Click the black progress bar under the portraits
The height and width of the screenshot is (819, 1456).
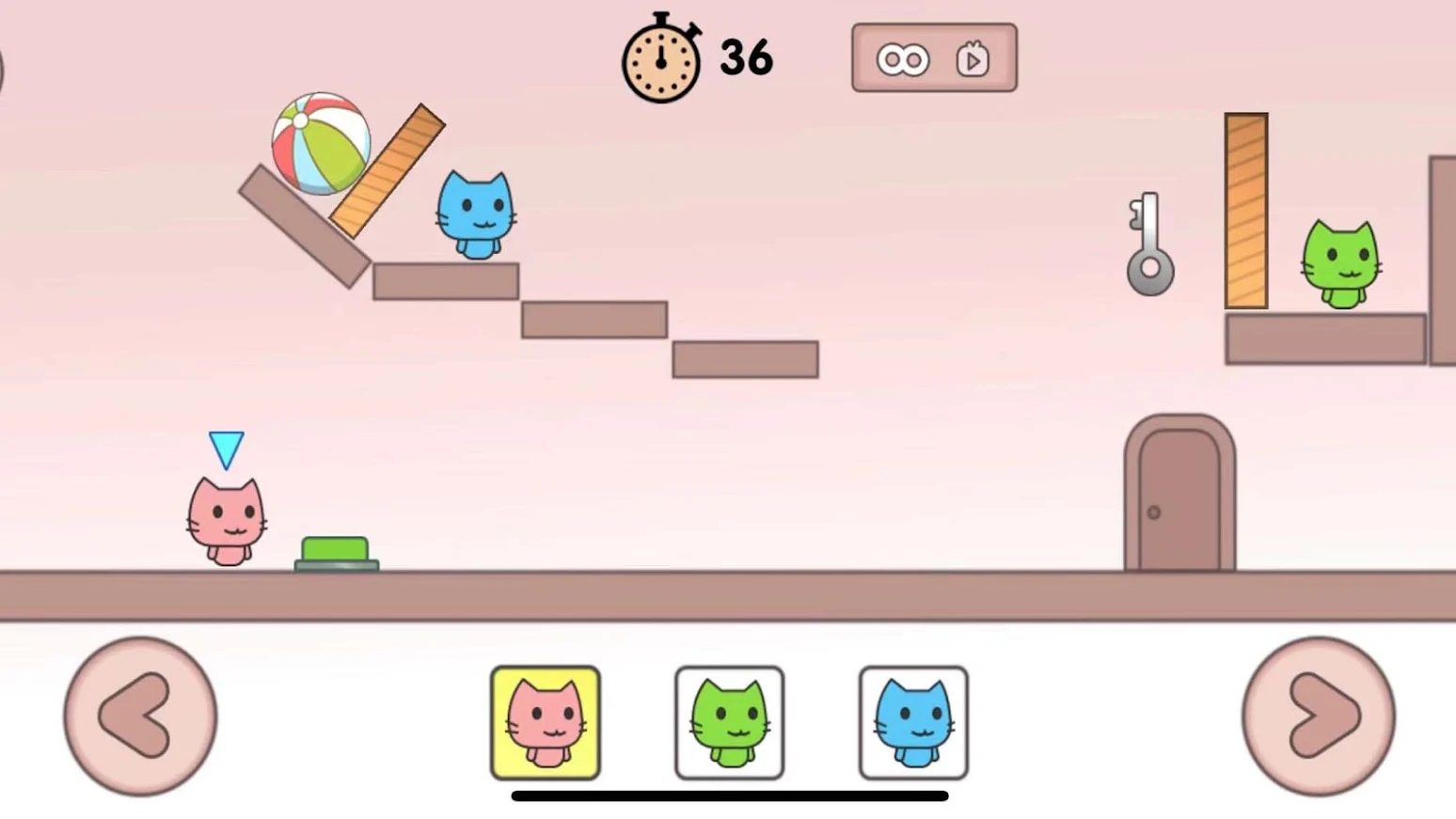coord(729,796)
